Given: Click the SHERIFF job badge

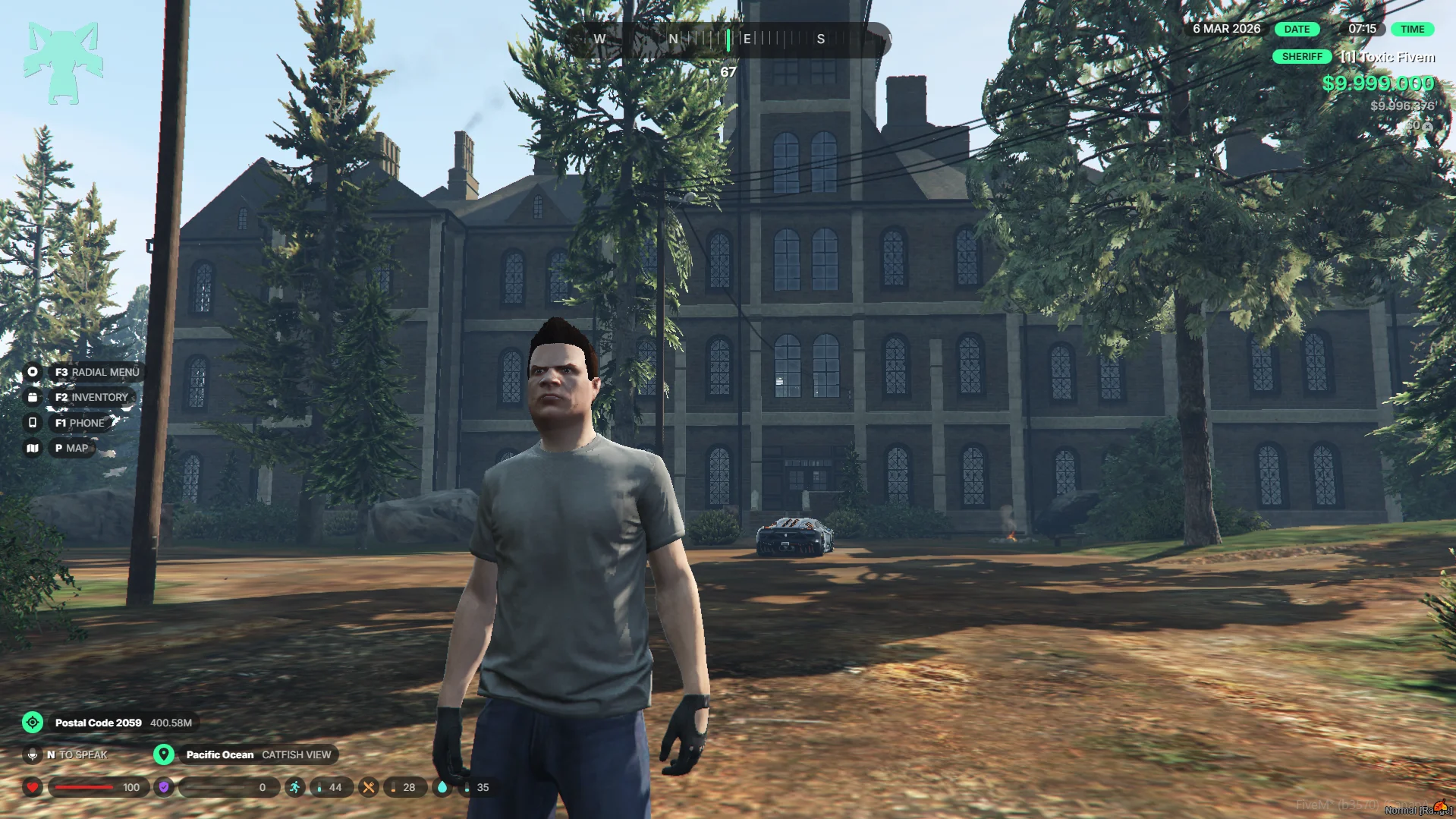Looking at the screenshot, I should pos(1301,57).
